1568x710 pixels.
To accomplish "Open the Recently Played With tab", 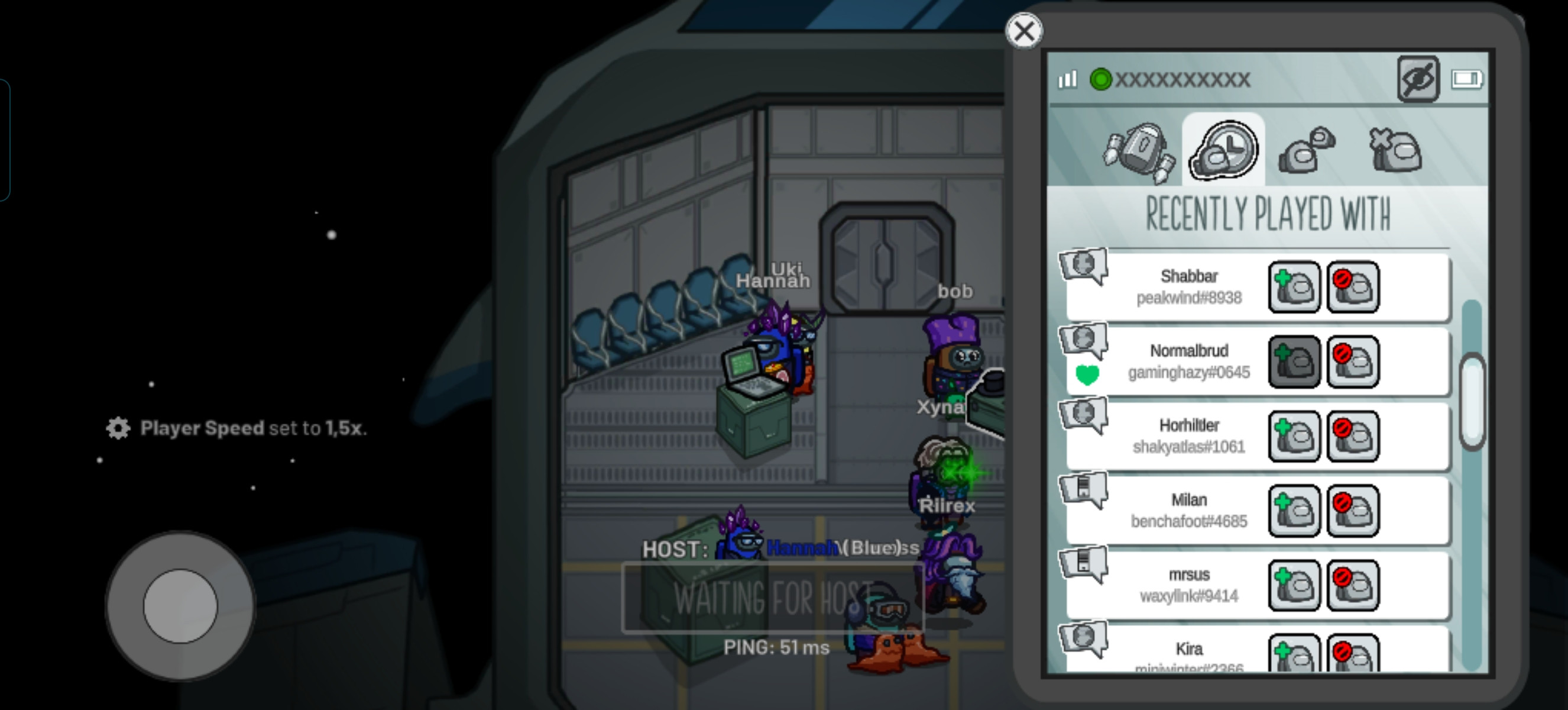I will click(1223, 150).
